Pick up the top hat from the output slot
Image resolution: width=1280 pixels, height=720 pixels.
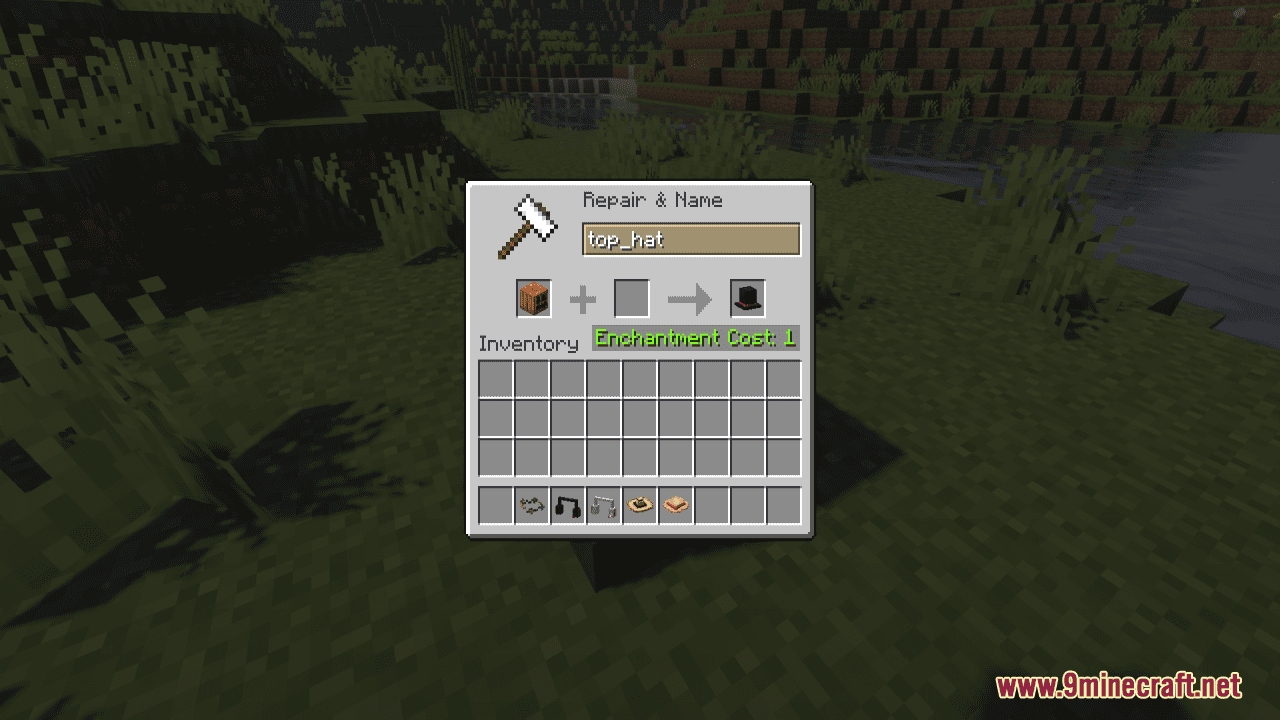(x=746, y=297)
